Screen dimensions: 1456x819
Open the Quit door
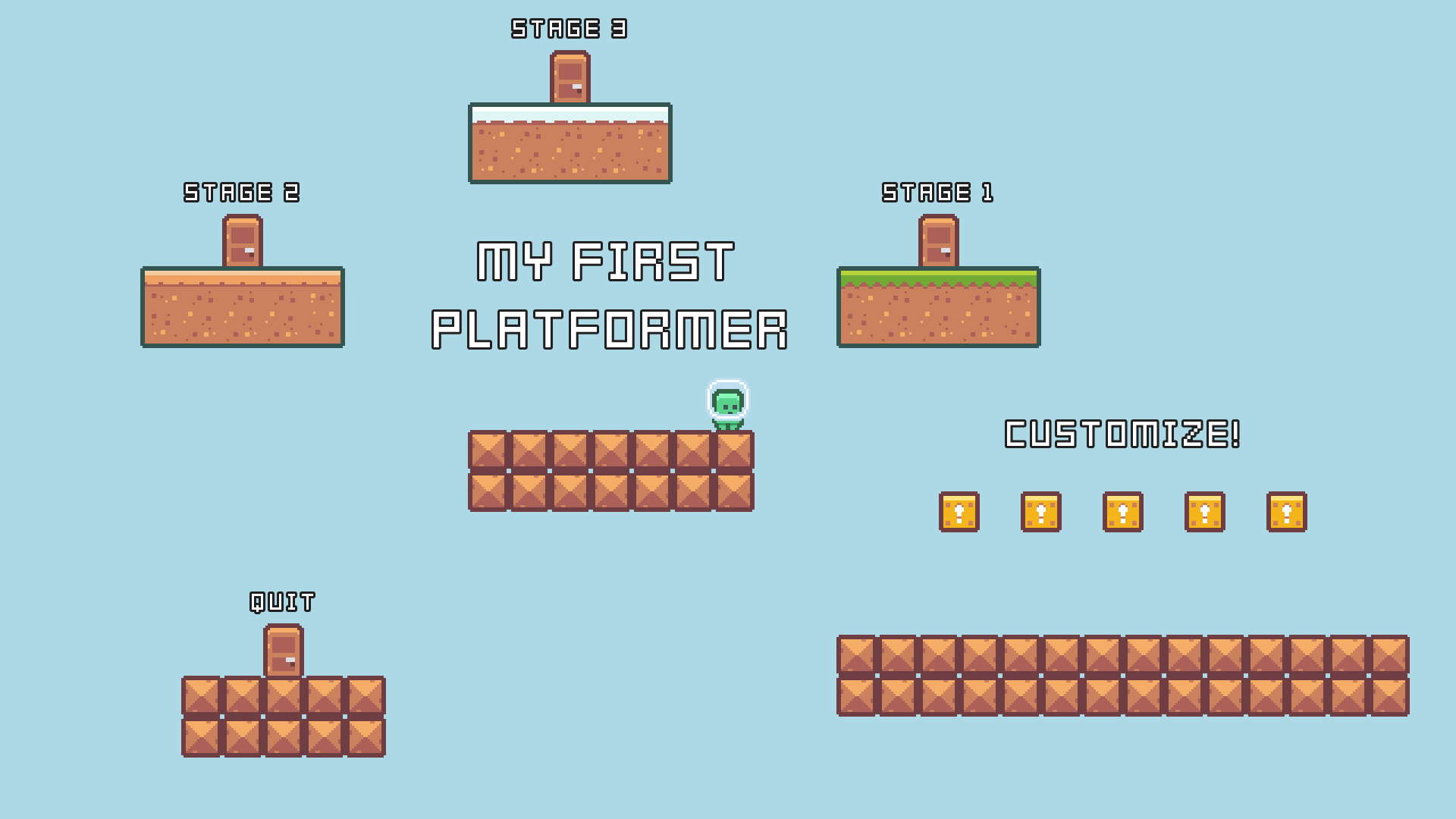pyautogui.click(x=284, y=650)
